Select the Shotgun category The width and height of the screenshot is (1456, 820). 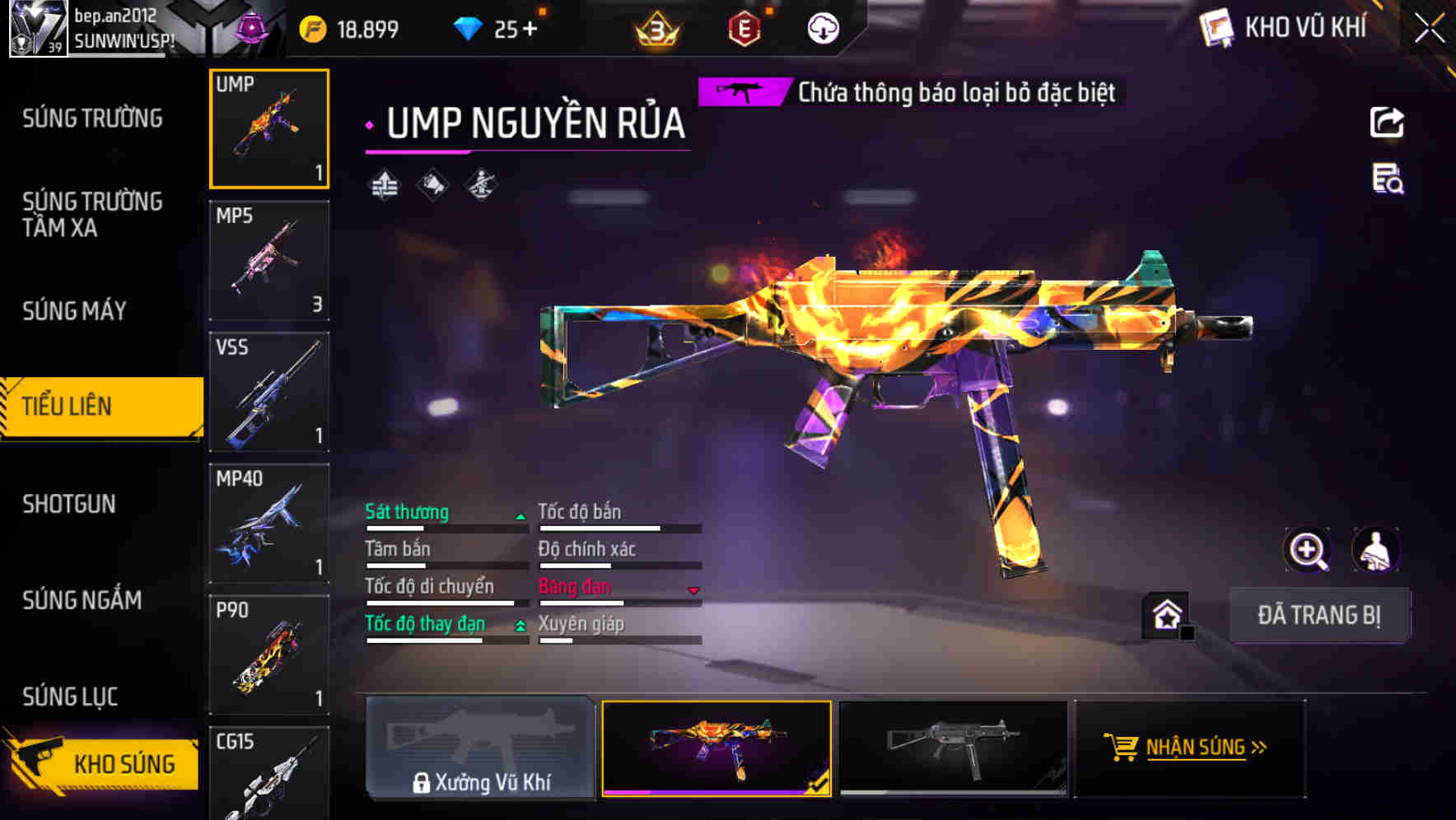coord(69,504)
